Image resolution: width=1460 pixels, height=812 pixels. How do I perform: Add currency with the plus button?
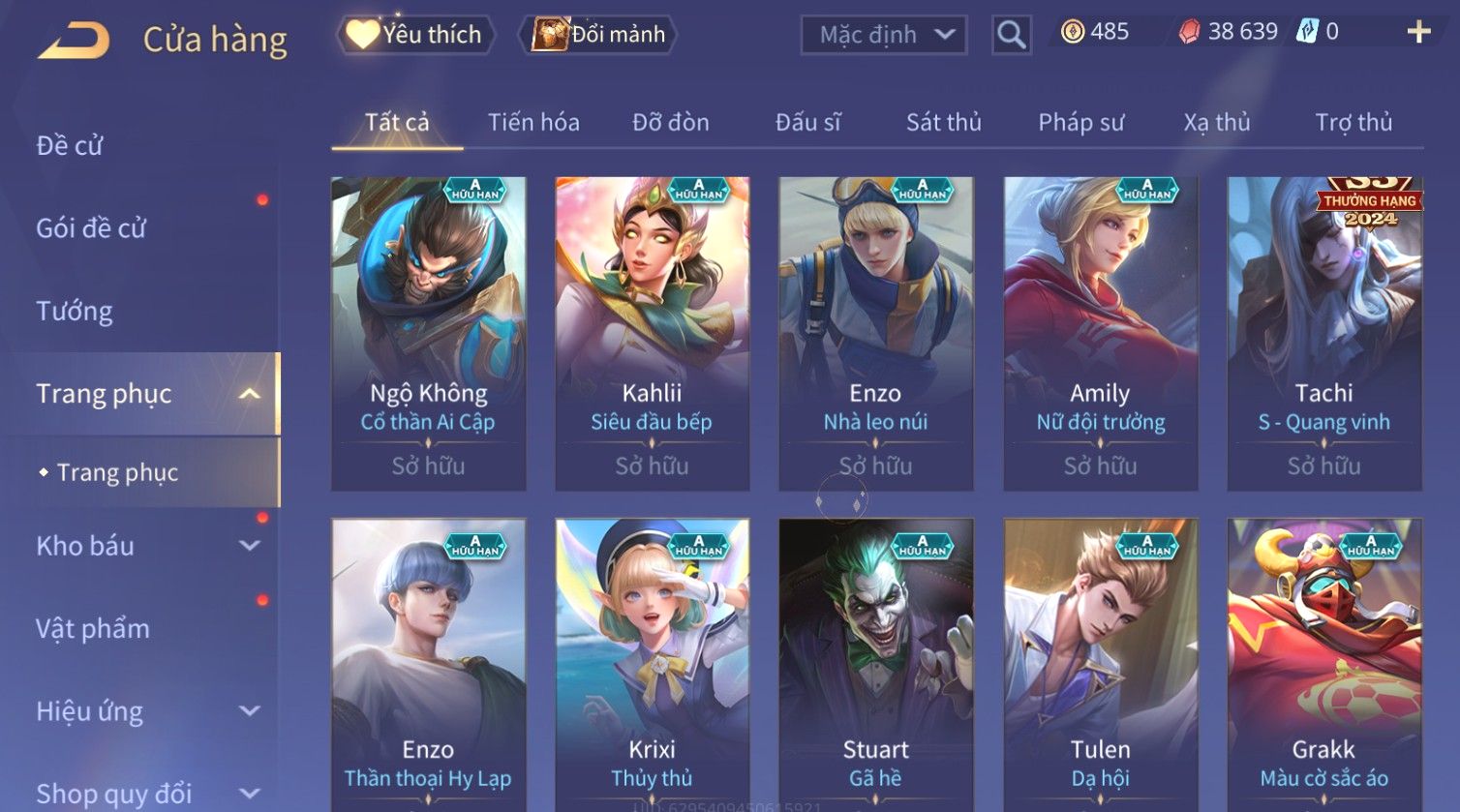1418,33
